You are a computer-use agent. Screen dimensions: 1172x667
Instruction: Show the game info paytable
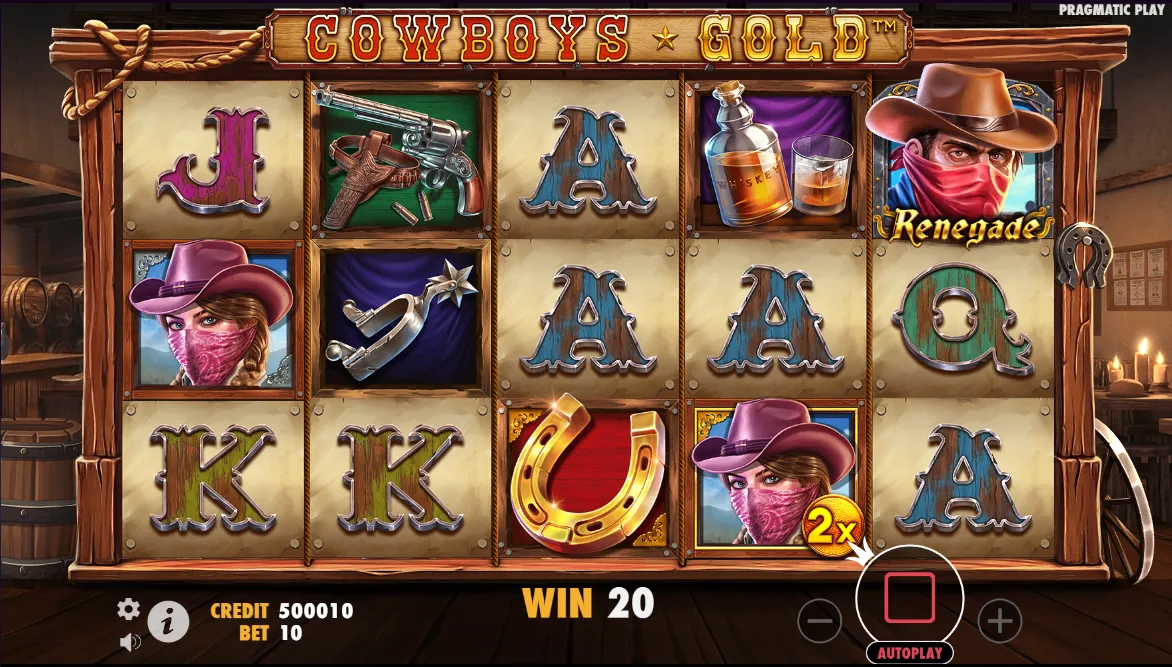pyautogui.click(x=168, y=623)
